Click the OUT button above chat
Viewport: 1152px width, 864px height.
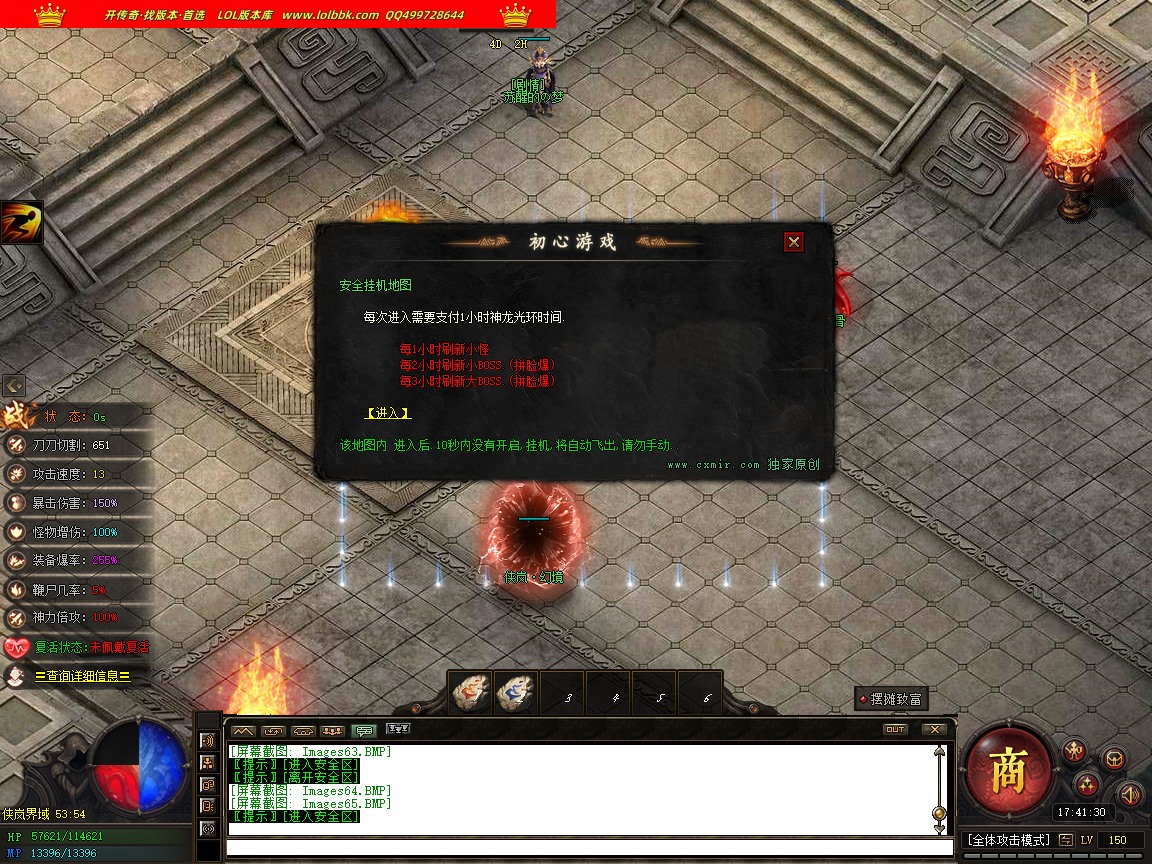895,730
